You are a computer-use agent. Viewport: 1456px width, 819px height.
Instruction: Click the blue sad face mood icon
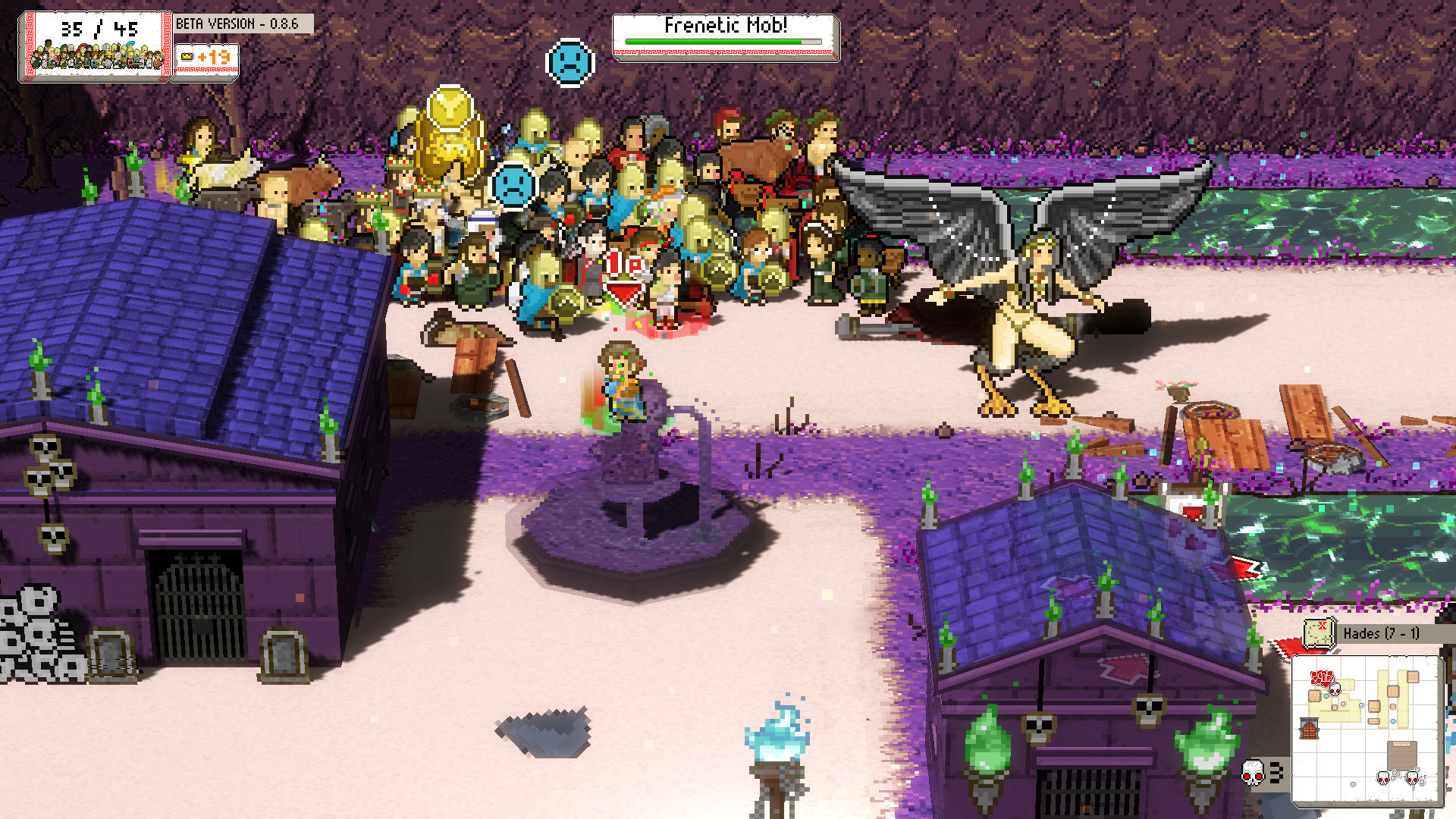(515, 186)
